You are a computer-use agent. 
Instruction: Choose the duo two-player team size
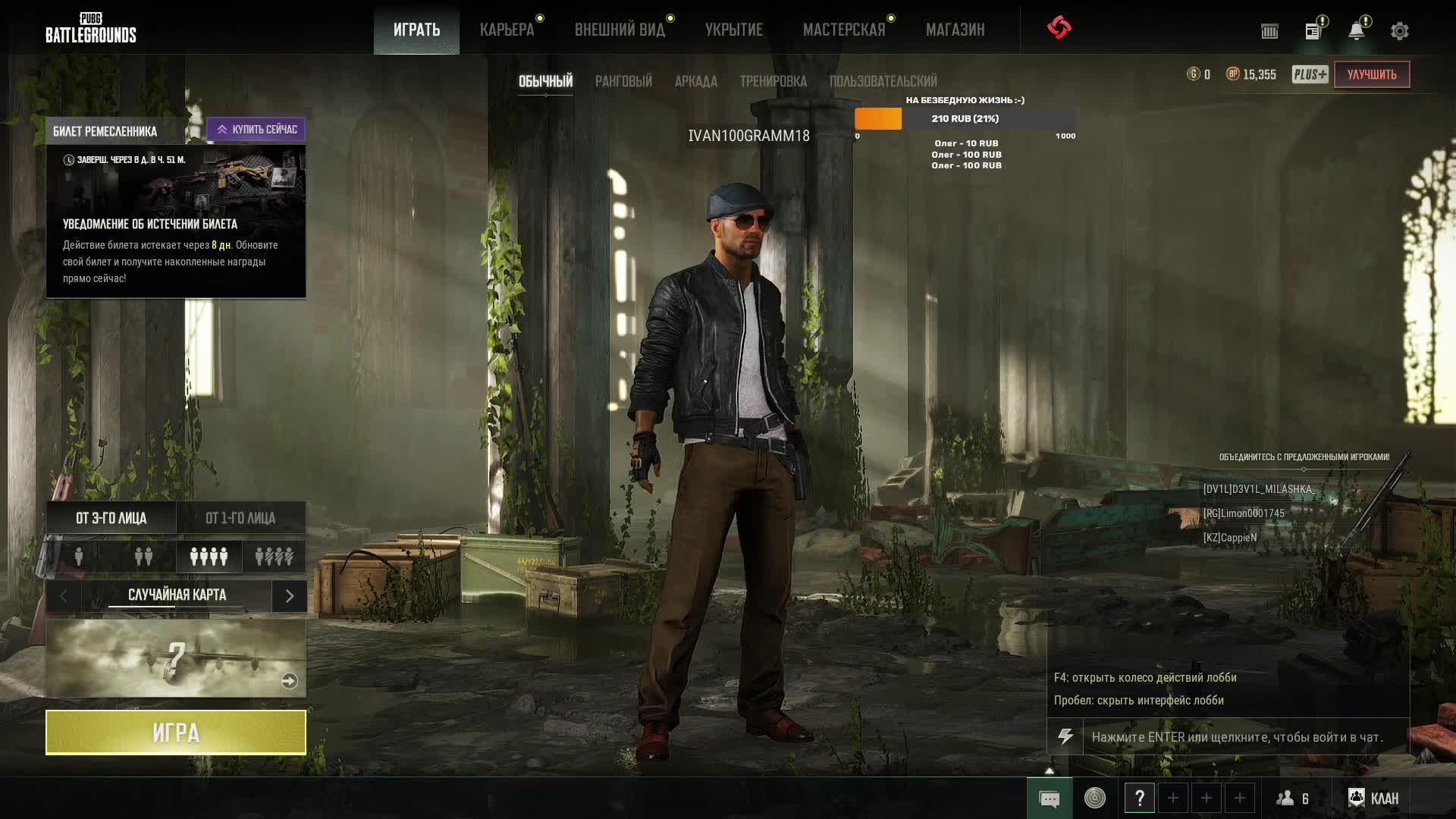pyautogui.click(x=143, y=557)
